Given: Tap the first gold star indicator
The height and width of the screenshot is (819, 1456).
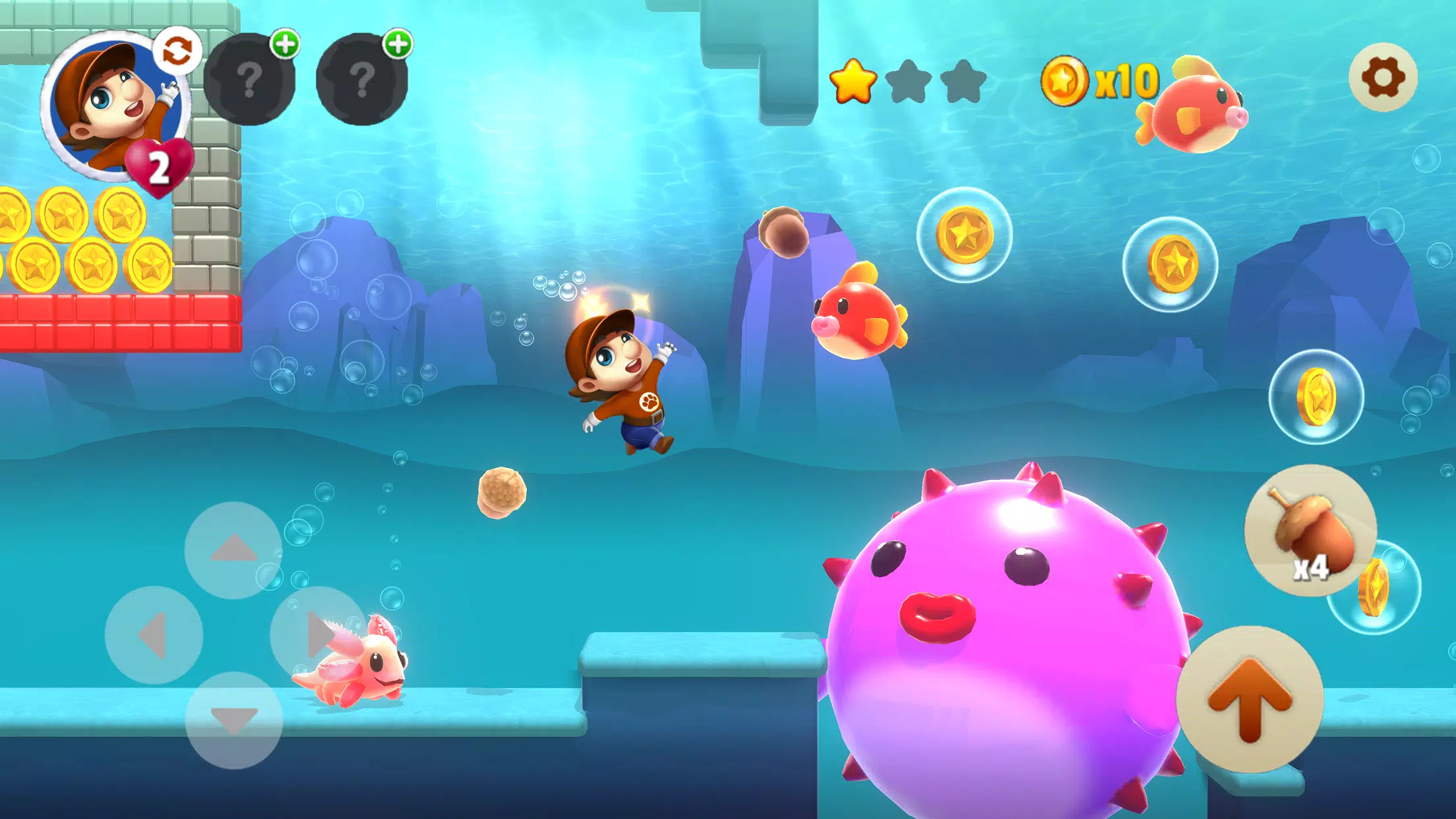Looking at the screenshot, I should click(853, 80).
